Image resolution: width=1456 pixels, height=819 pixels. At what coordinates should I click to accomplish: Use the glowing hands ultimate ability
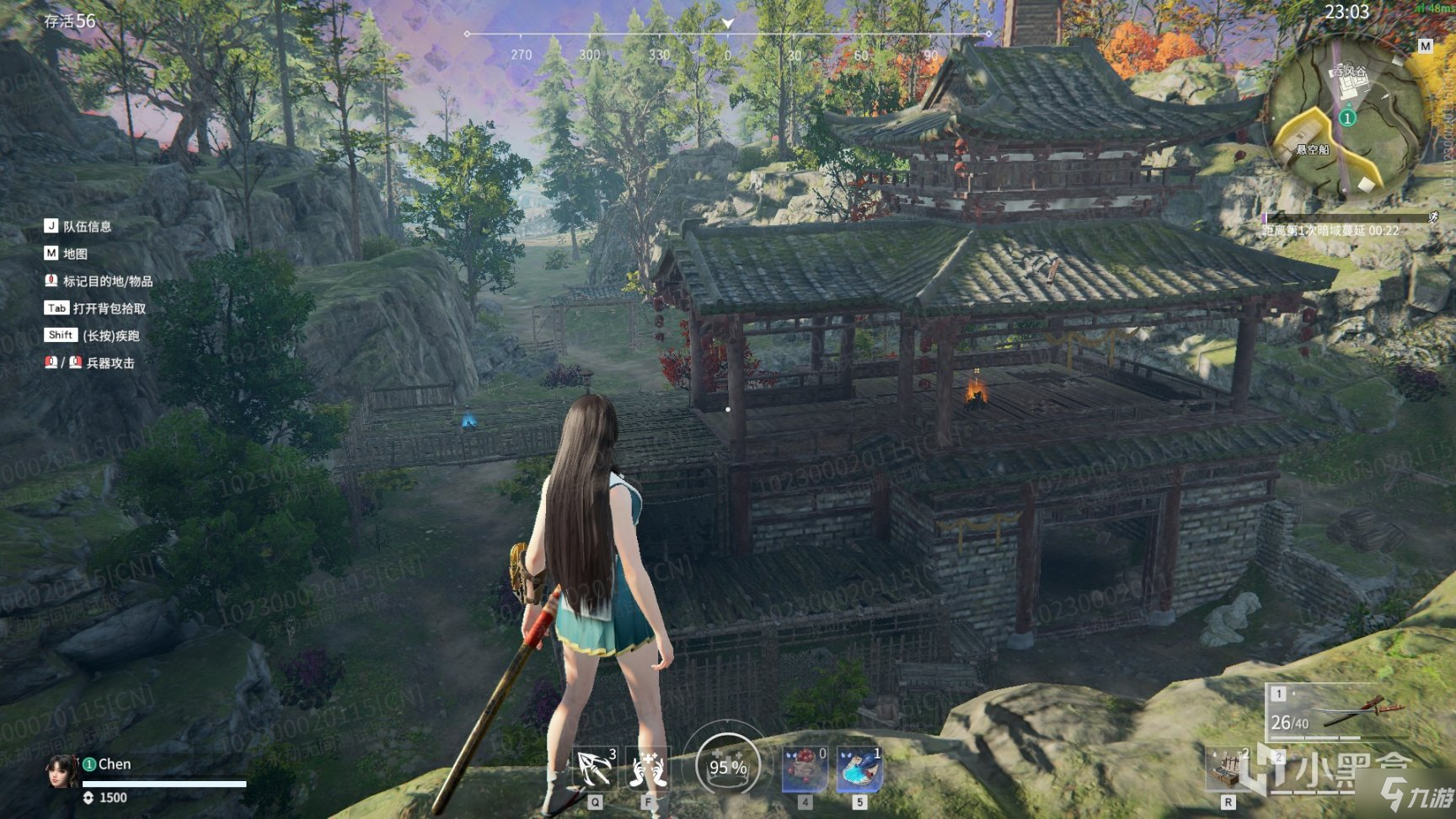point(648,768)
